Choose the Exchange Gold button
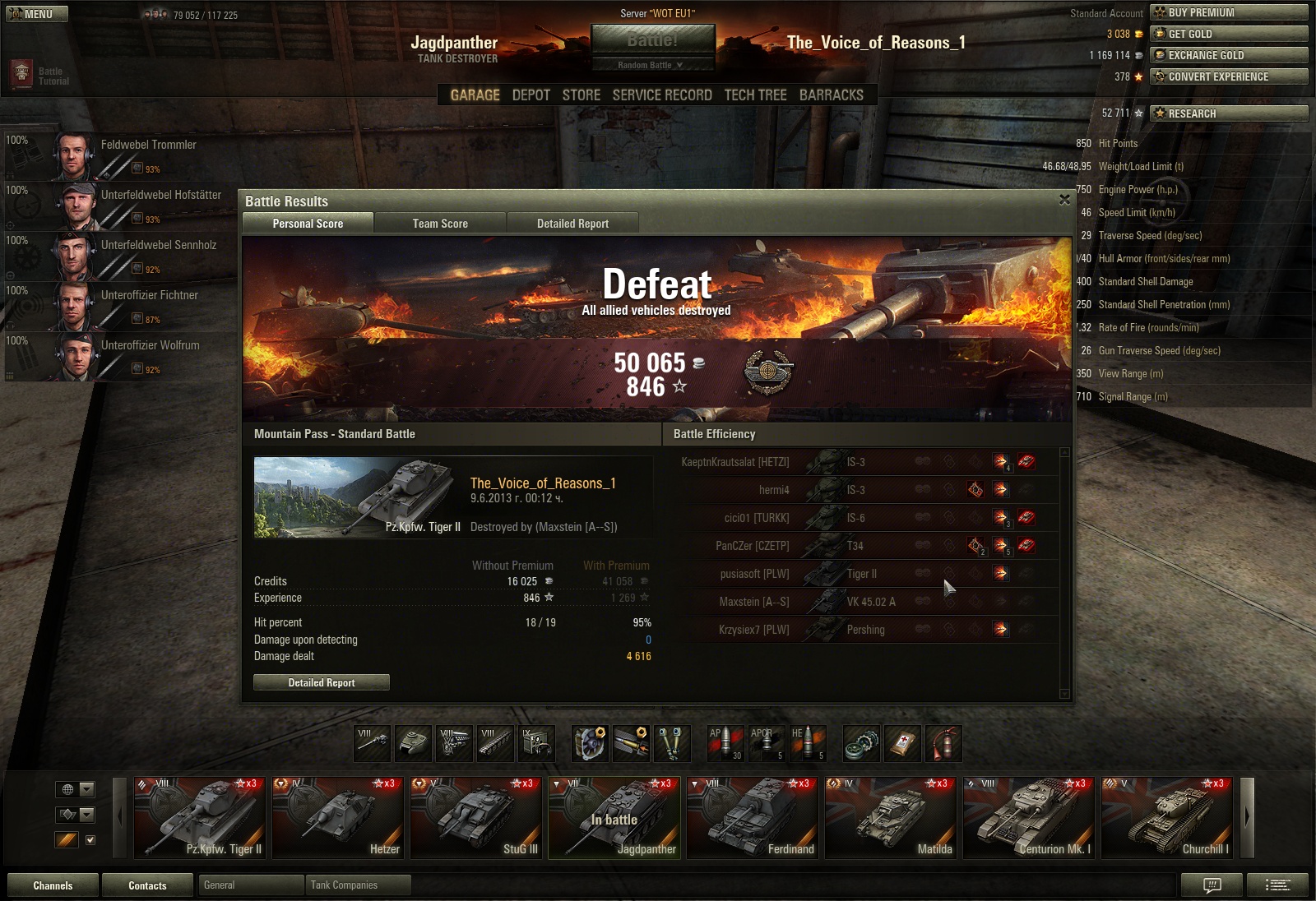Screen dimensions: 1316x901 pos(1229,55)
